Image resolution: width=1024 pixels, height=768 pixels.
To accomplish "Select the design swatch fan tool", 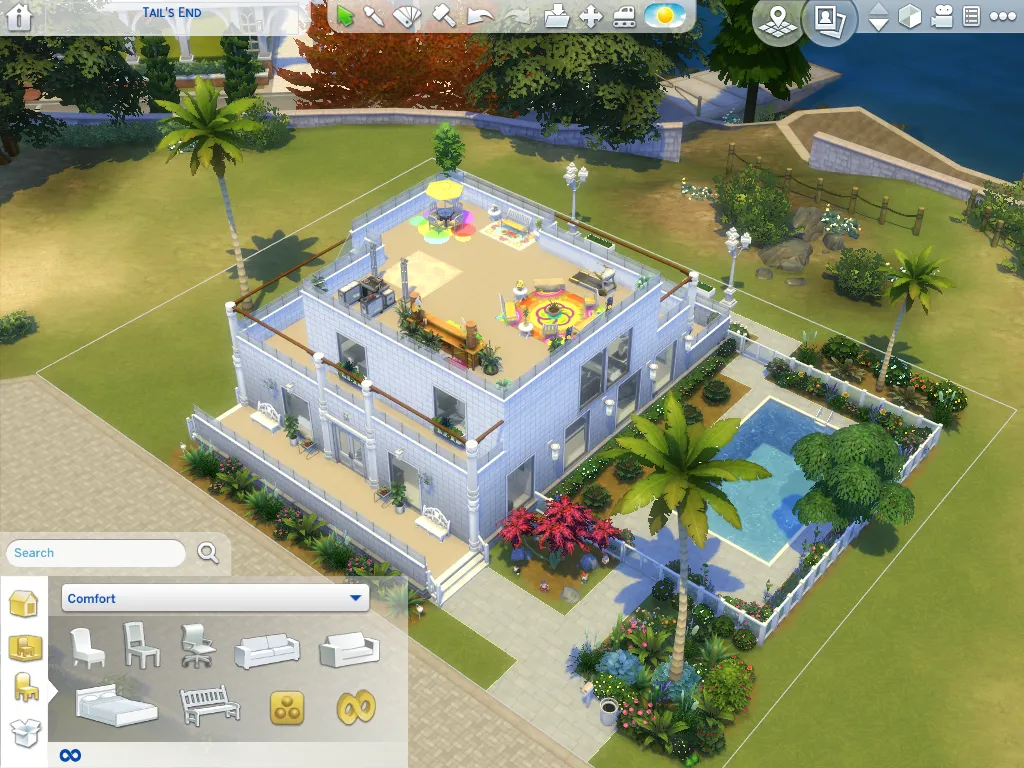I will pyautogui.click(x=406, y=16).
